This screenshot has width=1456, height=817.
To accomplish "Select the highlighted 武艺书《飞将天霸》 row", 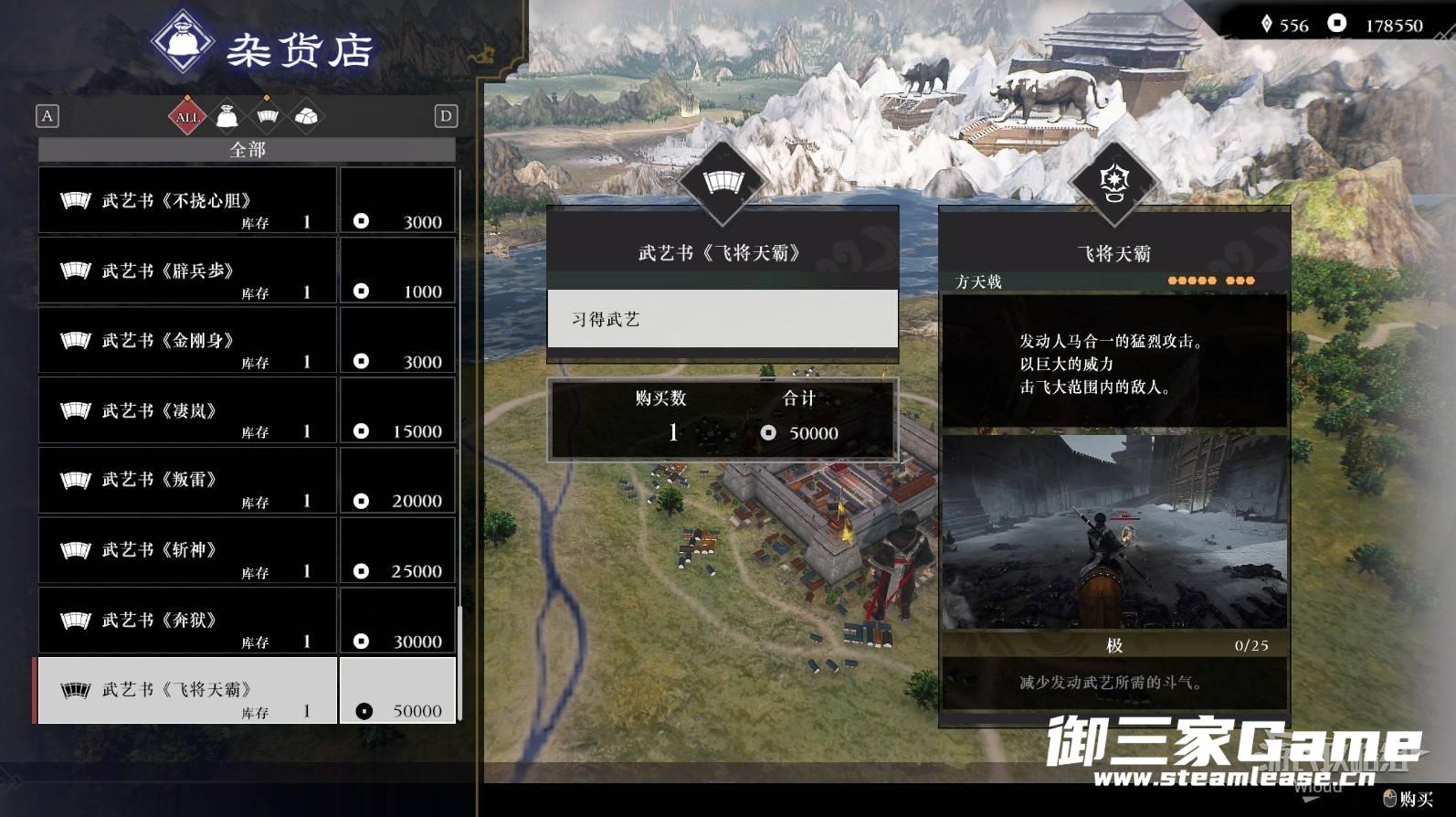I will [x=187, y=691].
